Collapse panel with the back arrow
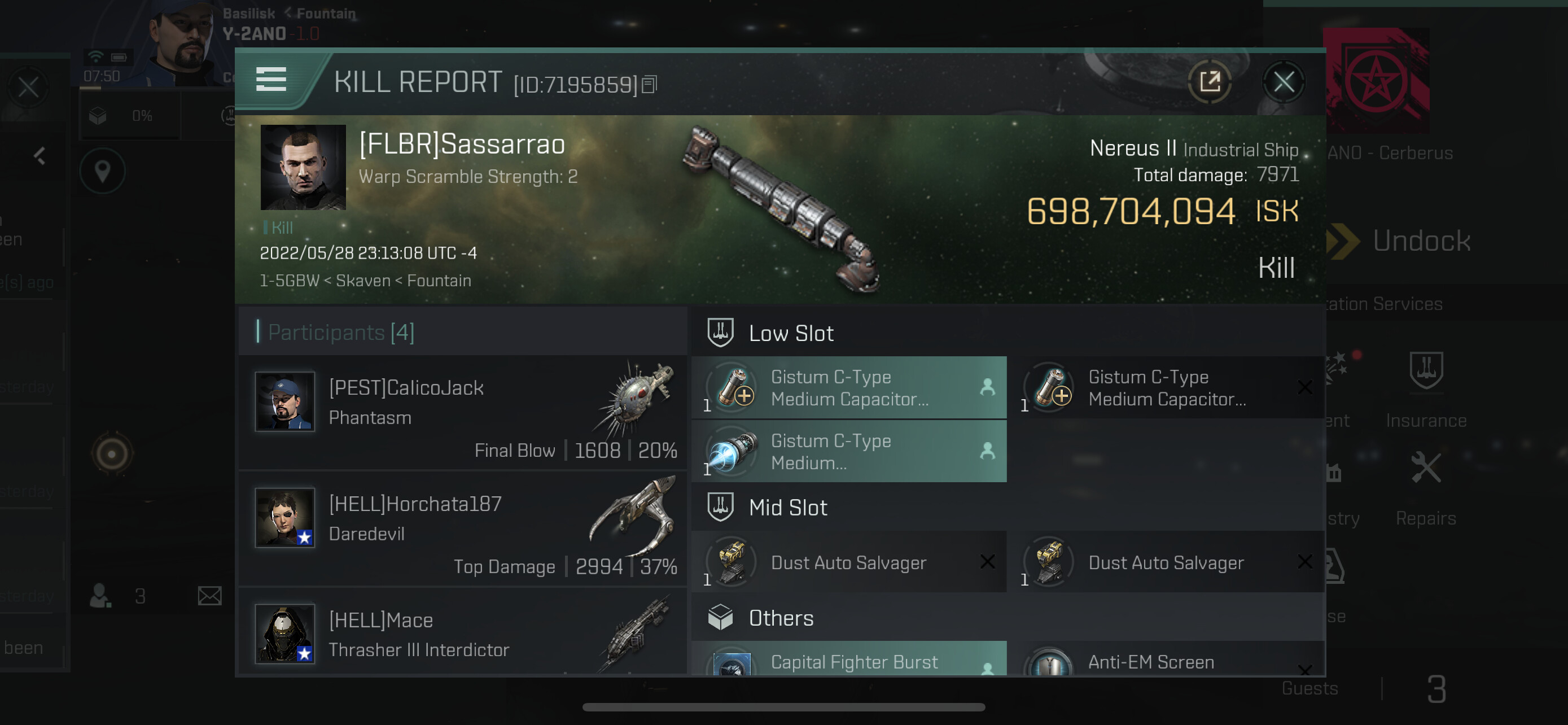 coord(40,156)
